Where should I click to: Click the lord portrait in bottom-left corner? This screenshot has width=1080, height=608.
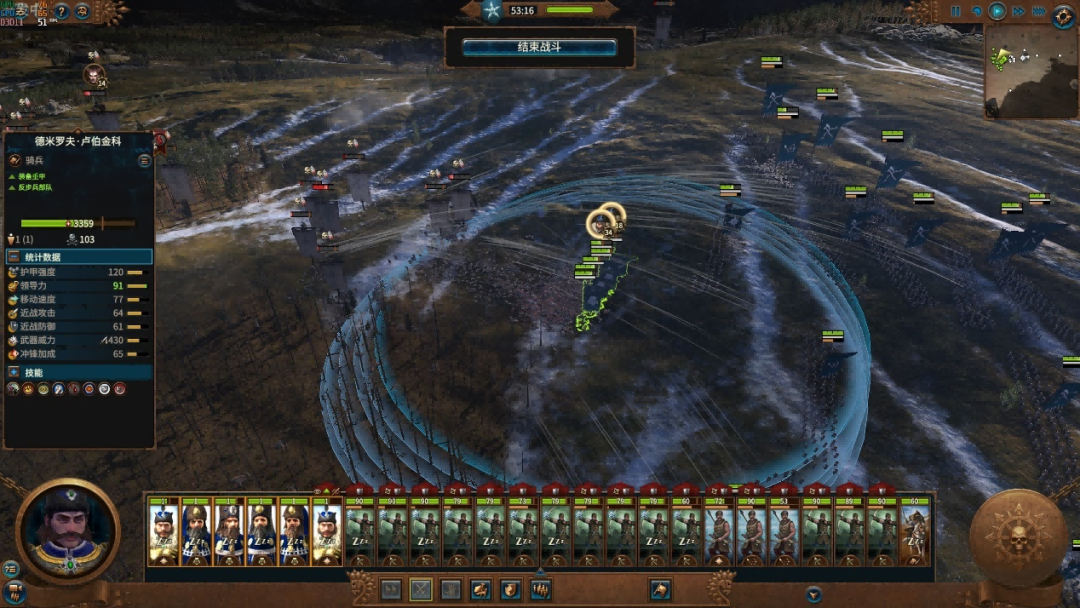pos(67,531)
